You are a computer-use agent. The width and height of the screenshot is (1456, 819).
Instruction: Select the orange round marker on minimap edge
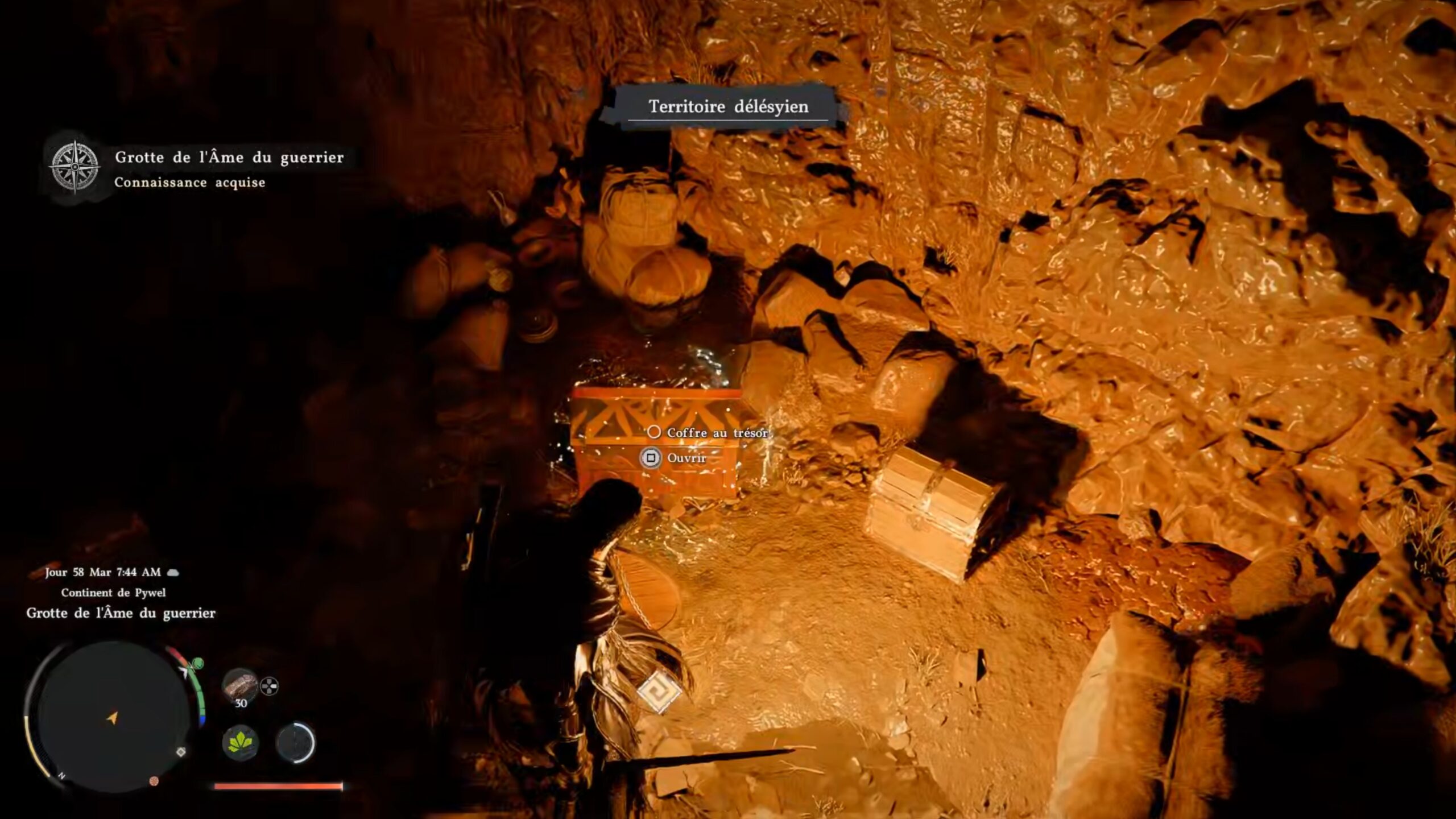tap(154, 781)
